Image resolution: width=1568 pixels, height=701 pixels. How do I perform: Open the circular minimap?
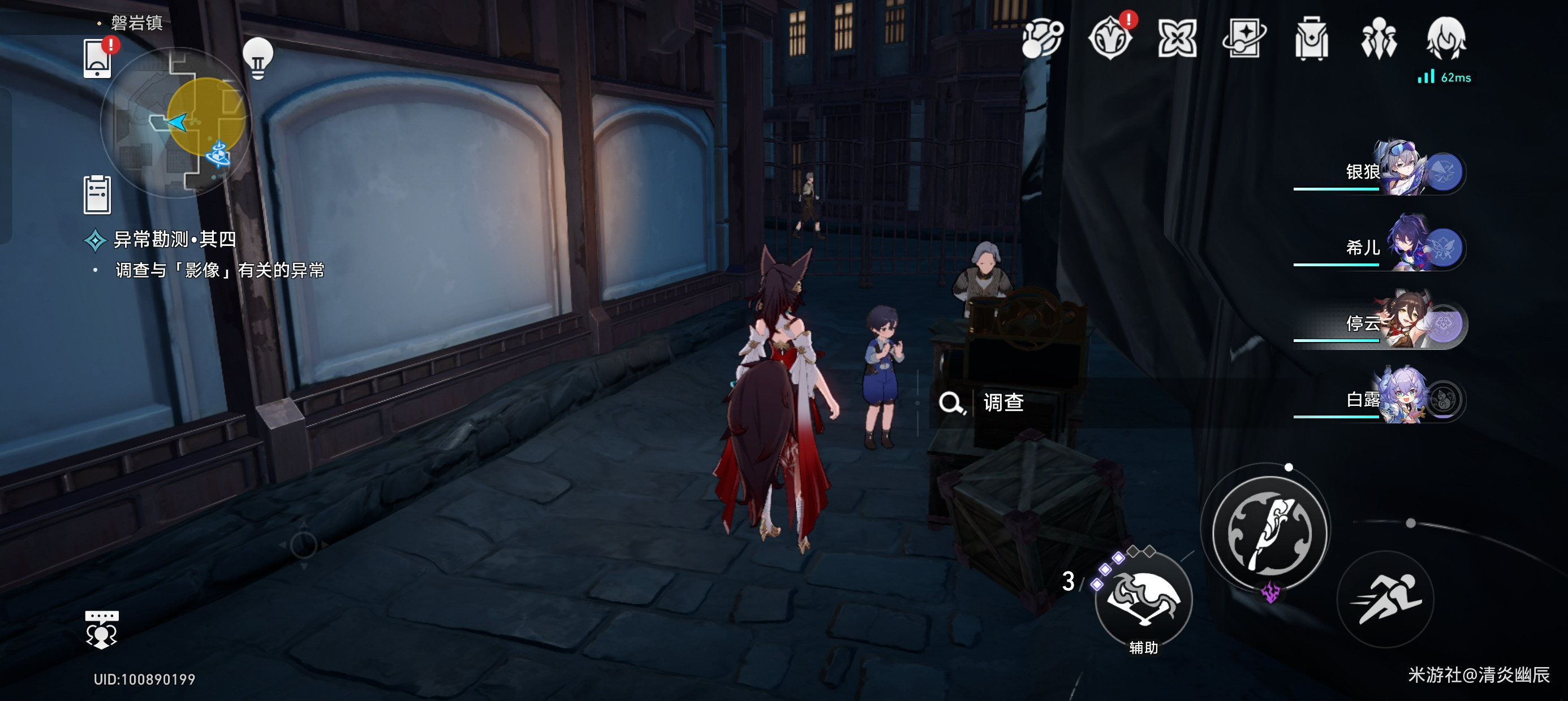coord(176,122)
